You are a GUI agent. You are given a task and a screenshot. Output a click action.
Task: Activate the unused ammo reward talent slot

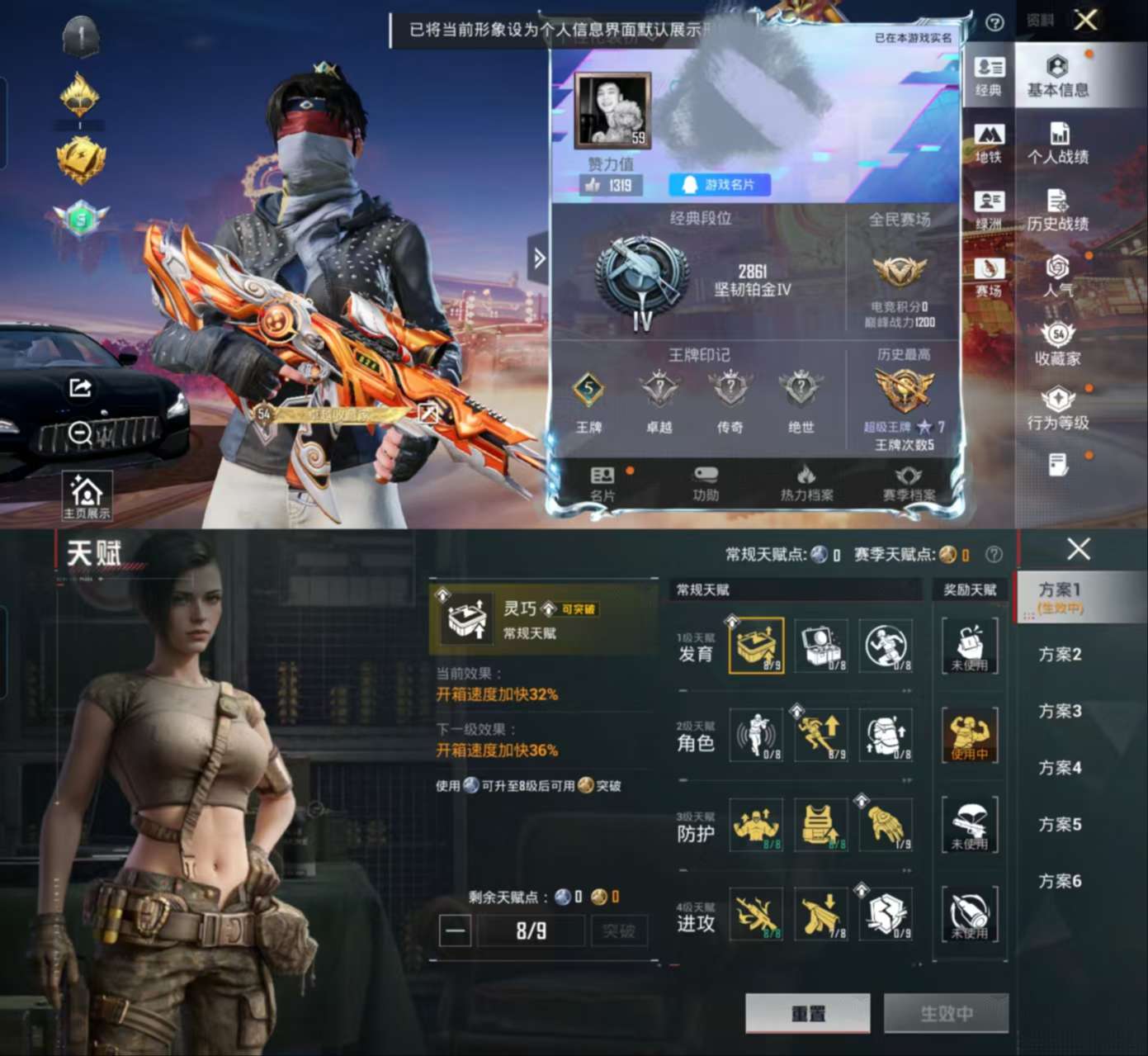click(969, 913)
